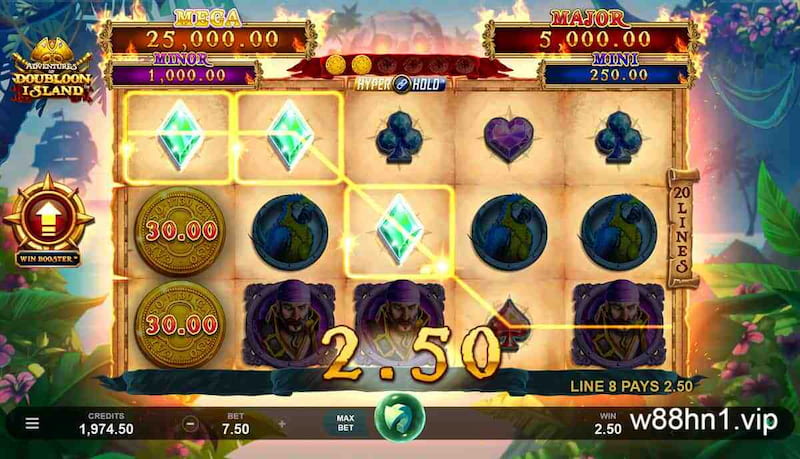Open the hamburger menu
The image size is (800, 459).
click(x=32, y=423)
